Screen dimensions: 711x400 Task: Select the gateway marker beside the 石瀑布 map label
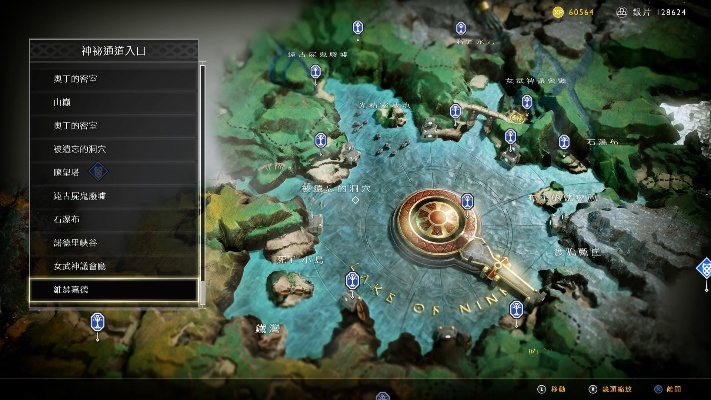coord(564,143)
